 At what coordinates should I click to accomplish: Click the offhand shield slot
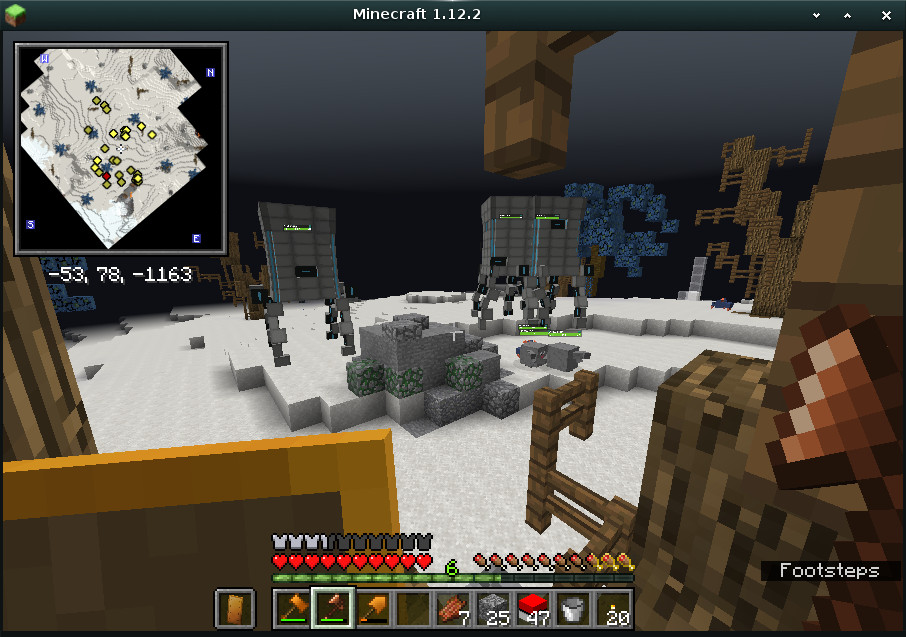[236, 608]
